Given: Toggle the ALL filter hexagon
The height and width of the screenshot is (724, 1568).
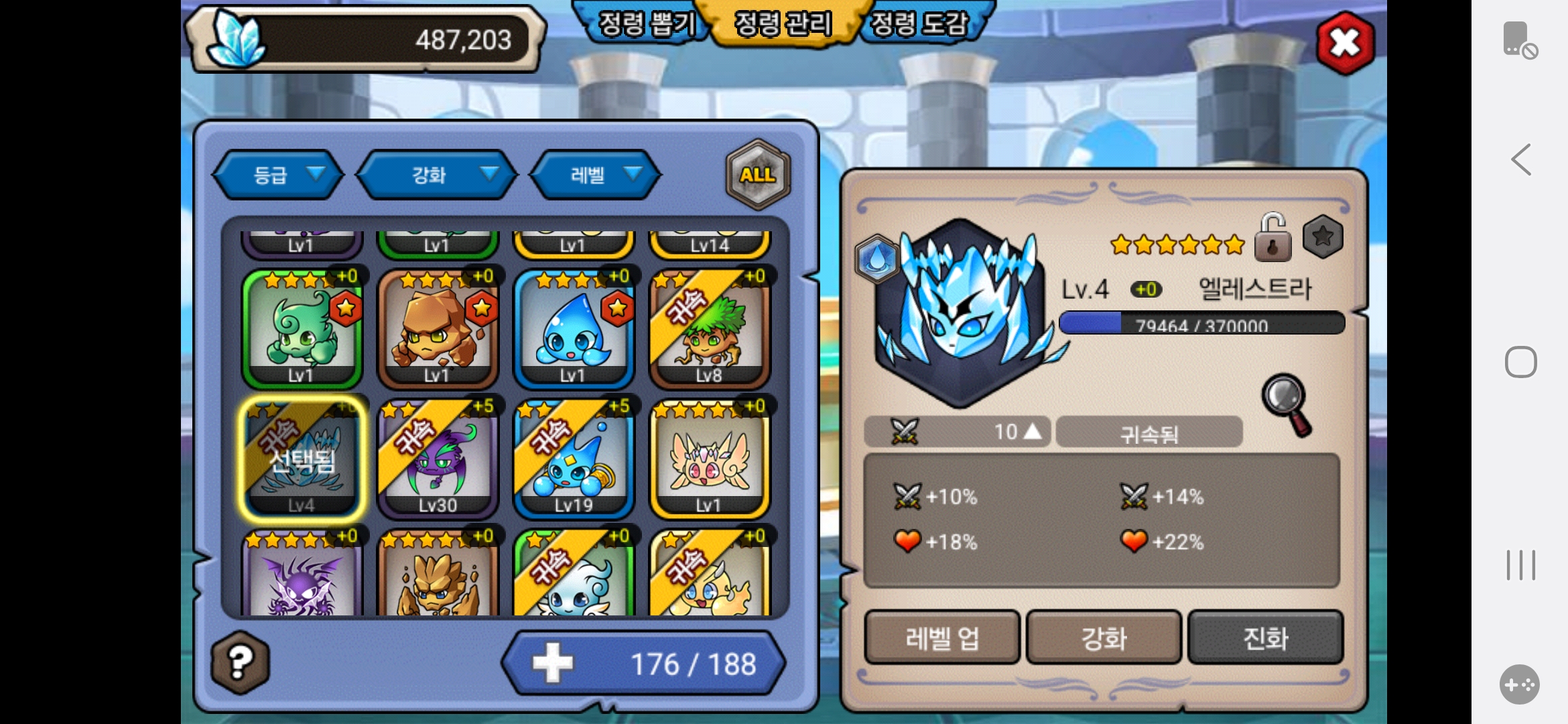Looking at the screenshot, I should pos(758,175).
